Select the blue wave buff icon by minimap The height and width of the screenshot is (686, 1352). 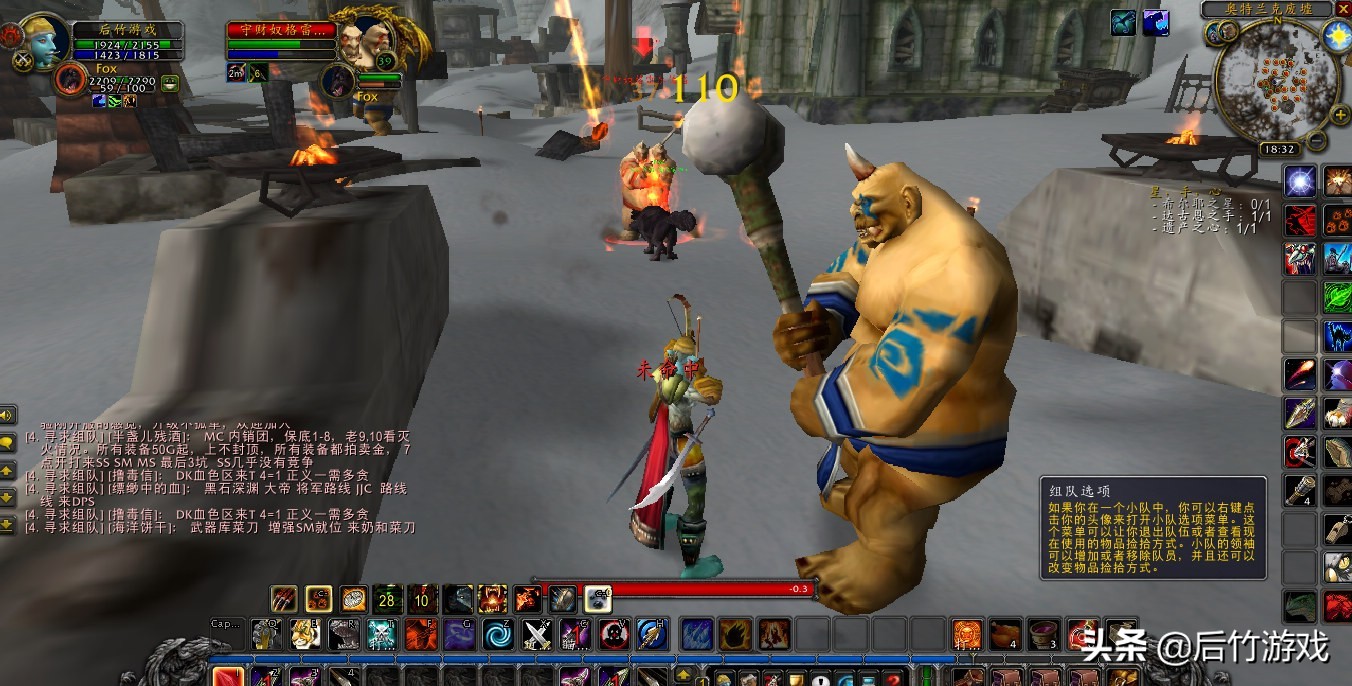click(x=1156, y=22)
